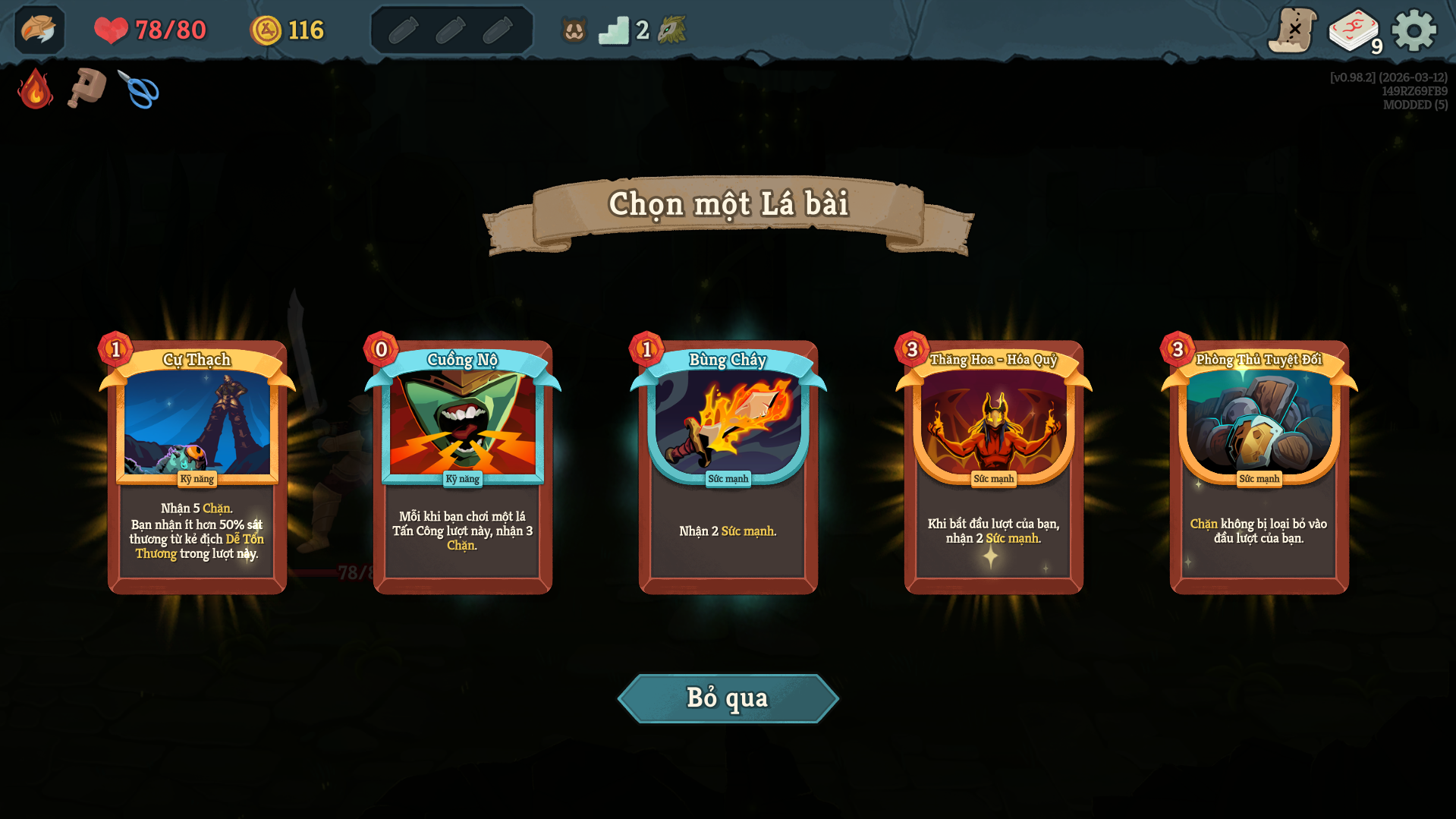
Task: Choose the Phòng Thủ Tuyệt Đối card
Action: click(x=1259, y=465)
